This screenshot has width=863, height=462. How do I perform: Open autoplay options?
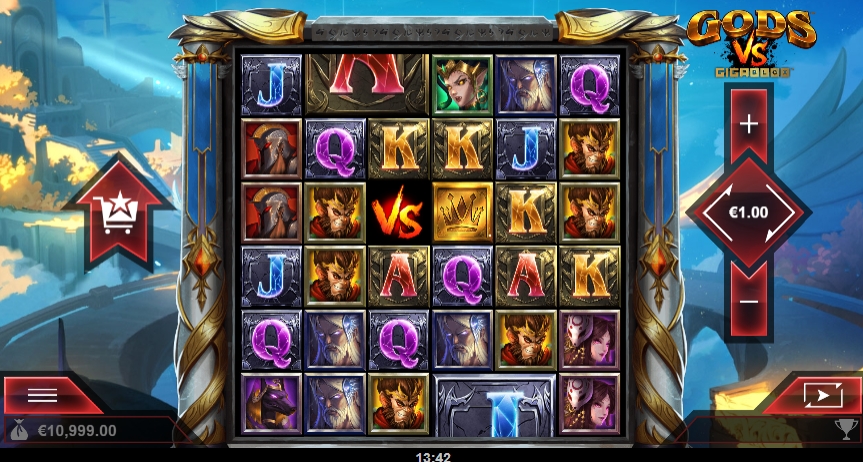point(817,395)
